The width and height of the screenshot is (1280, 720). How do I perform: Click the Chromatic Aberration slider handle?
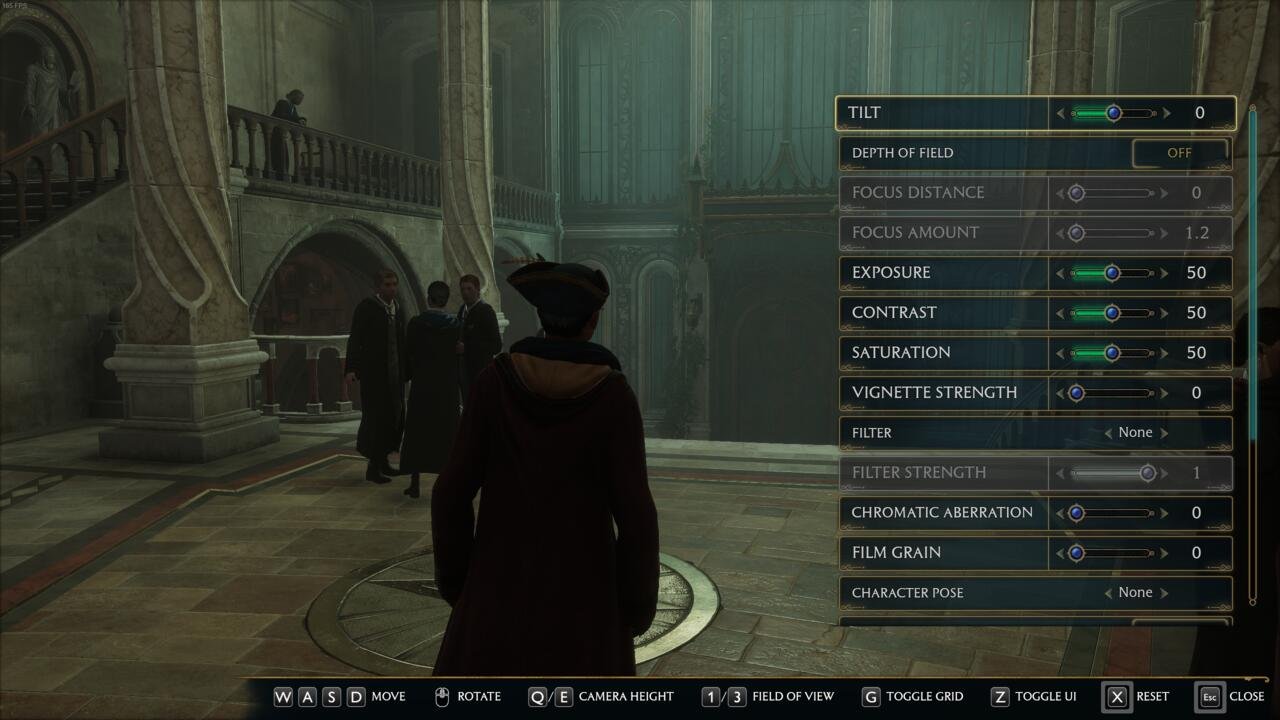[x=1076, y=513]
